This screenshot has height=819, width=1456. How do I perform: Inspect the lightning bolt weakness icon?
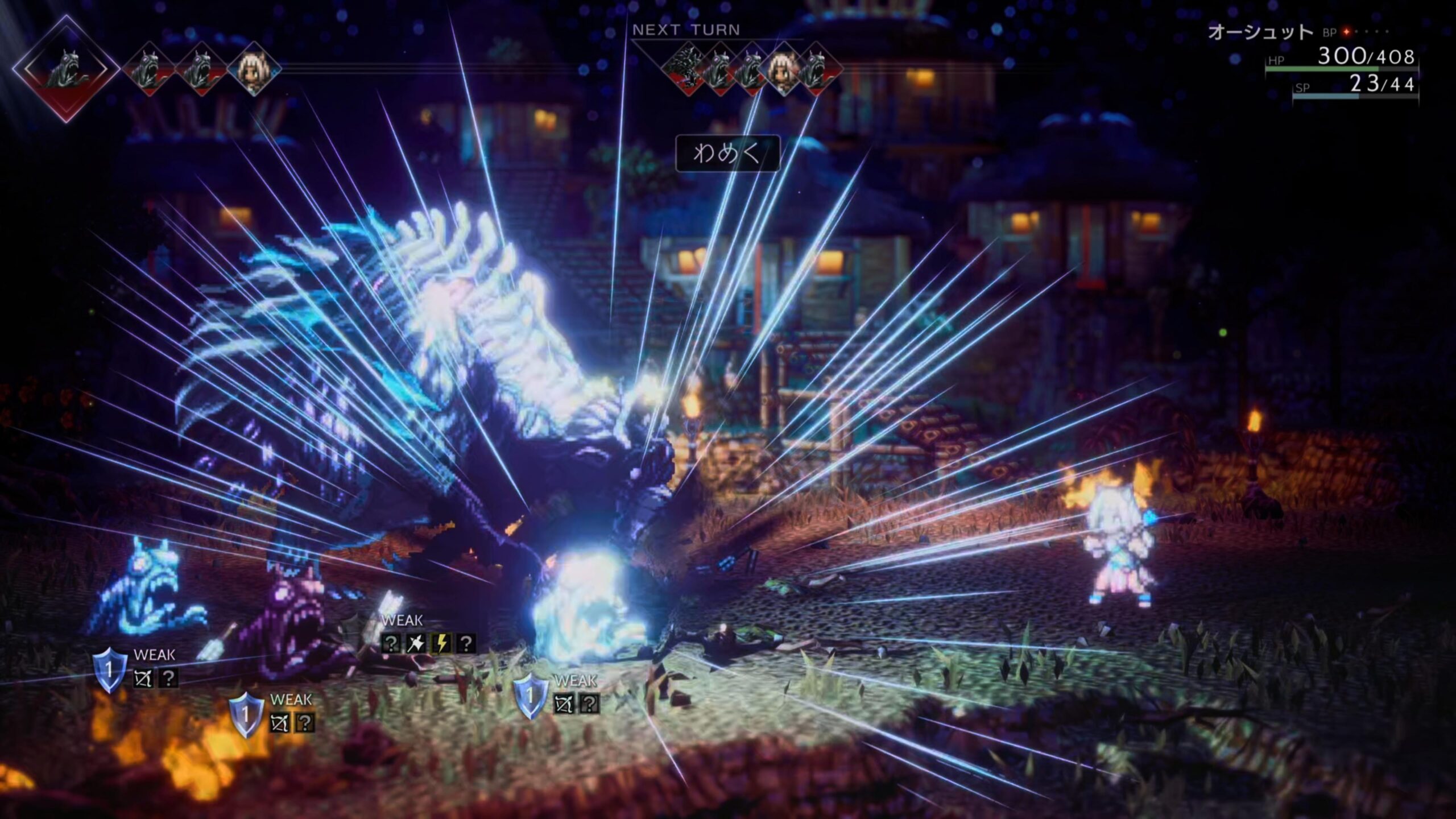[x=441, y=643]
